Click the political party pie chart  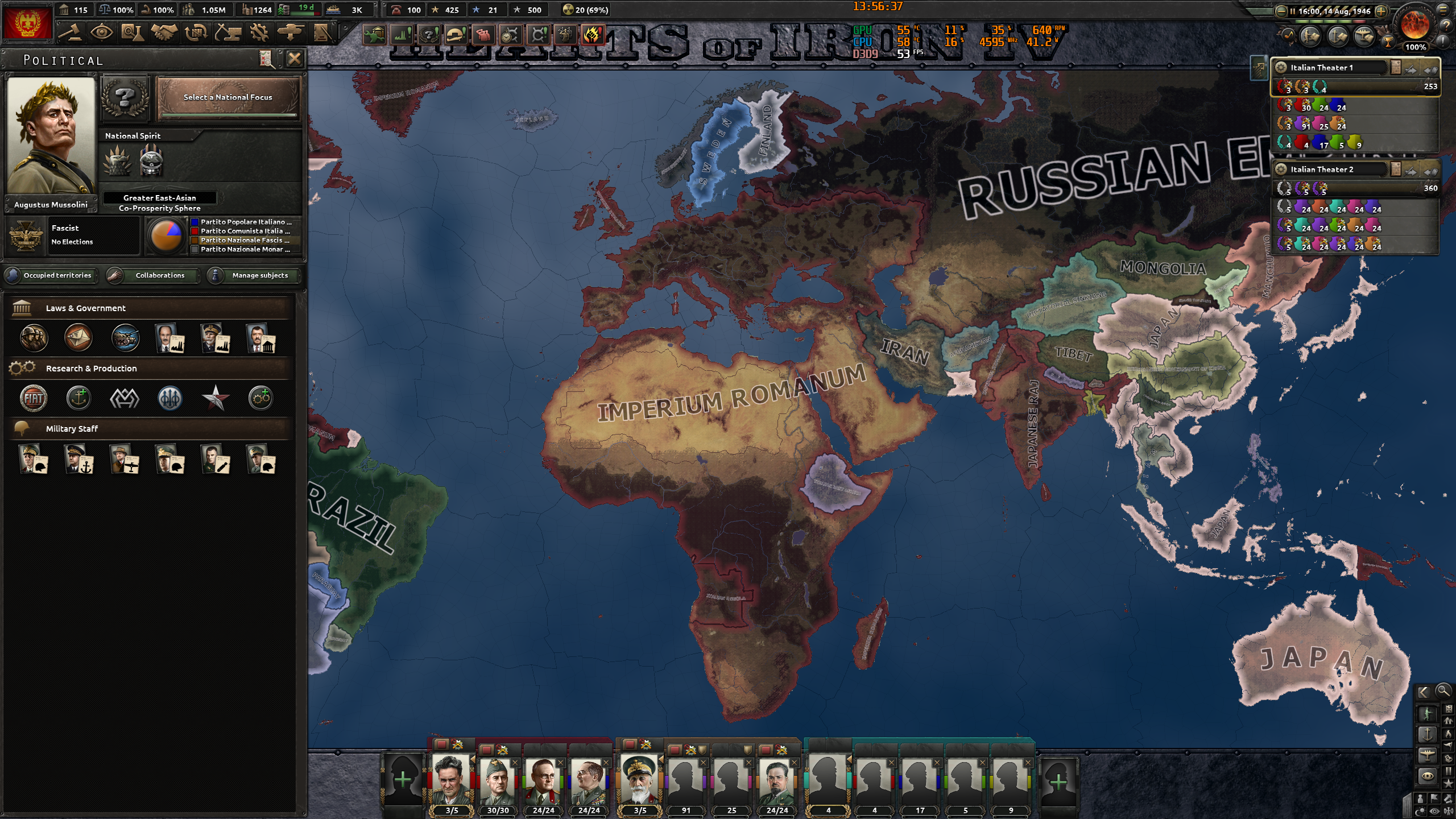[x=168, y=235]
